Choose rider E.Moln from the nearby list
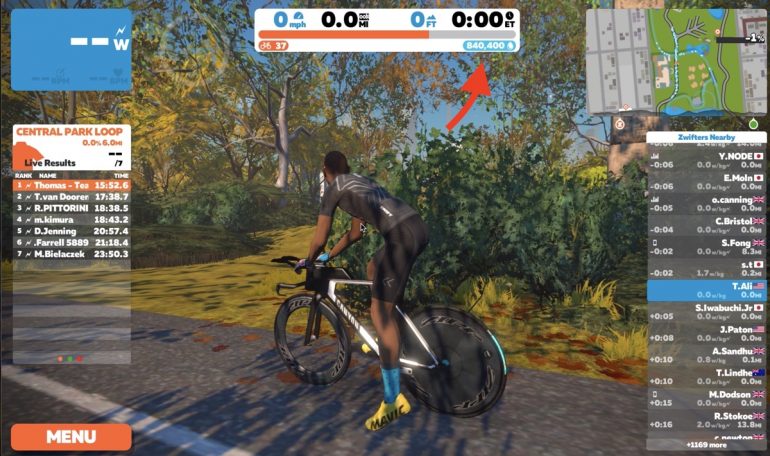Viewport: 770px width, 456px height. coord(707,182)
